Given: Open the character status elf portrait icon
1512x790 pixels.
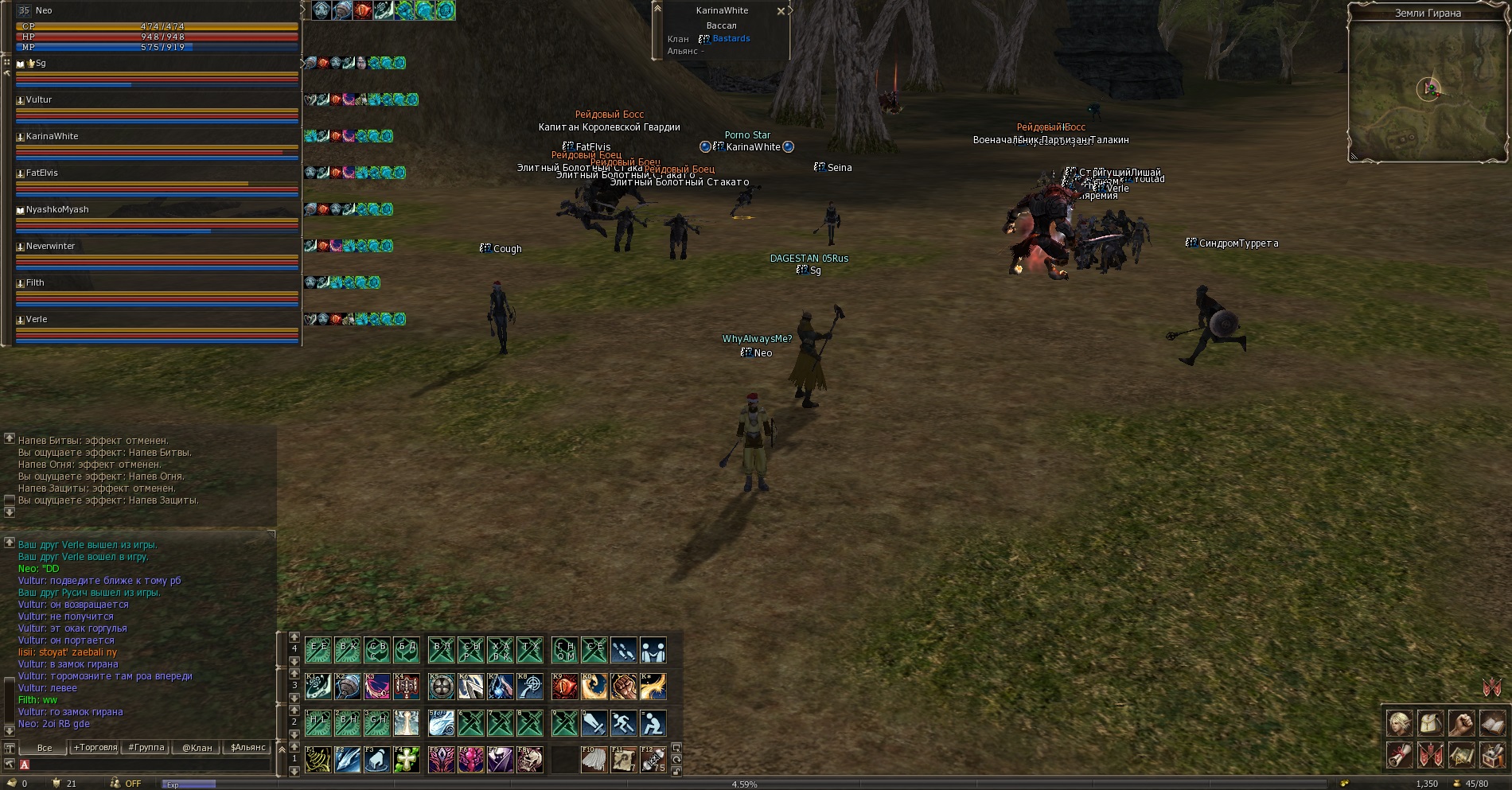Looking at the screenshot, I should (x=1399, y=723).
